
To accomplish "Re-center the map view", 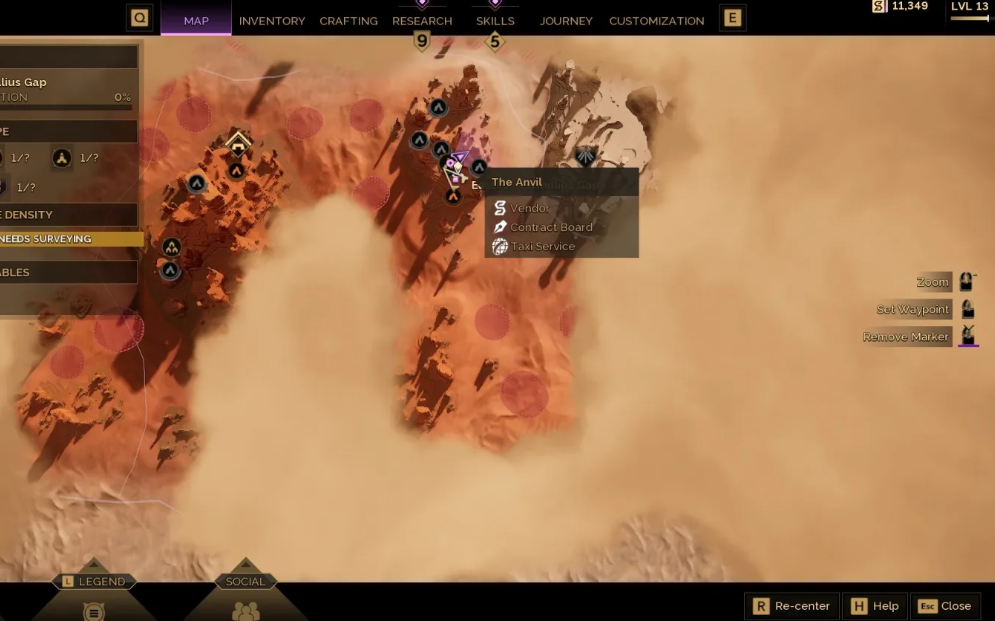I will 791,606.
